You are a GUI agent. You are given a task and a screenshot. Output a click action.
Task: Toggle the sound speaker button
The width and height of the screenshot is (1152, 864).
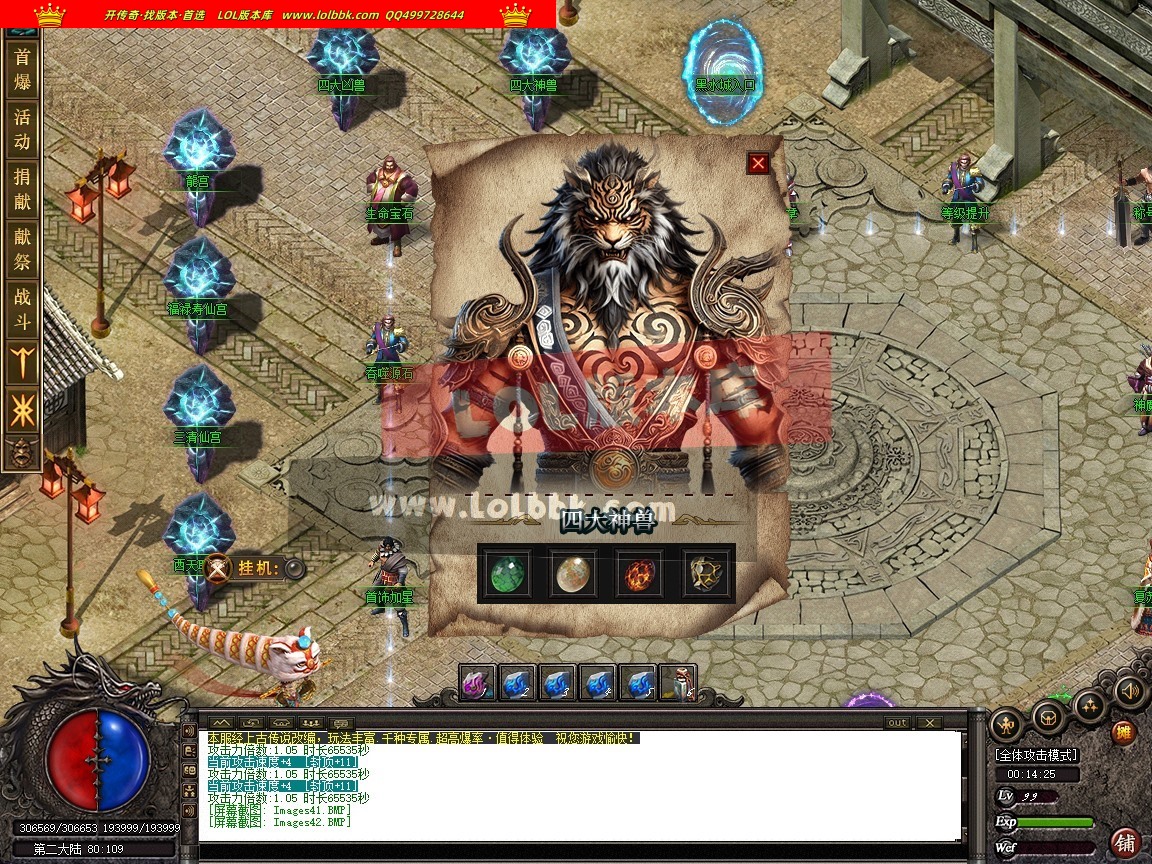[x=1130, y=691]
